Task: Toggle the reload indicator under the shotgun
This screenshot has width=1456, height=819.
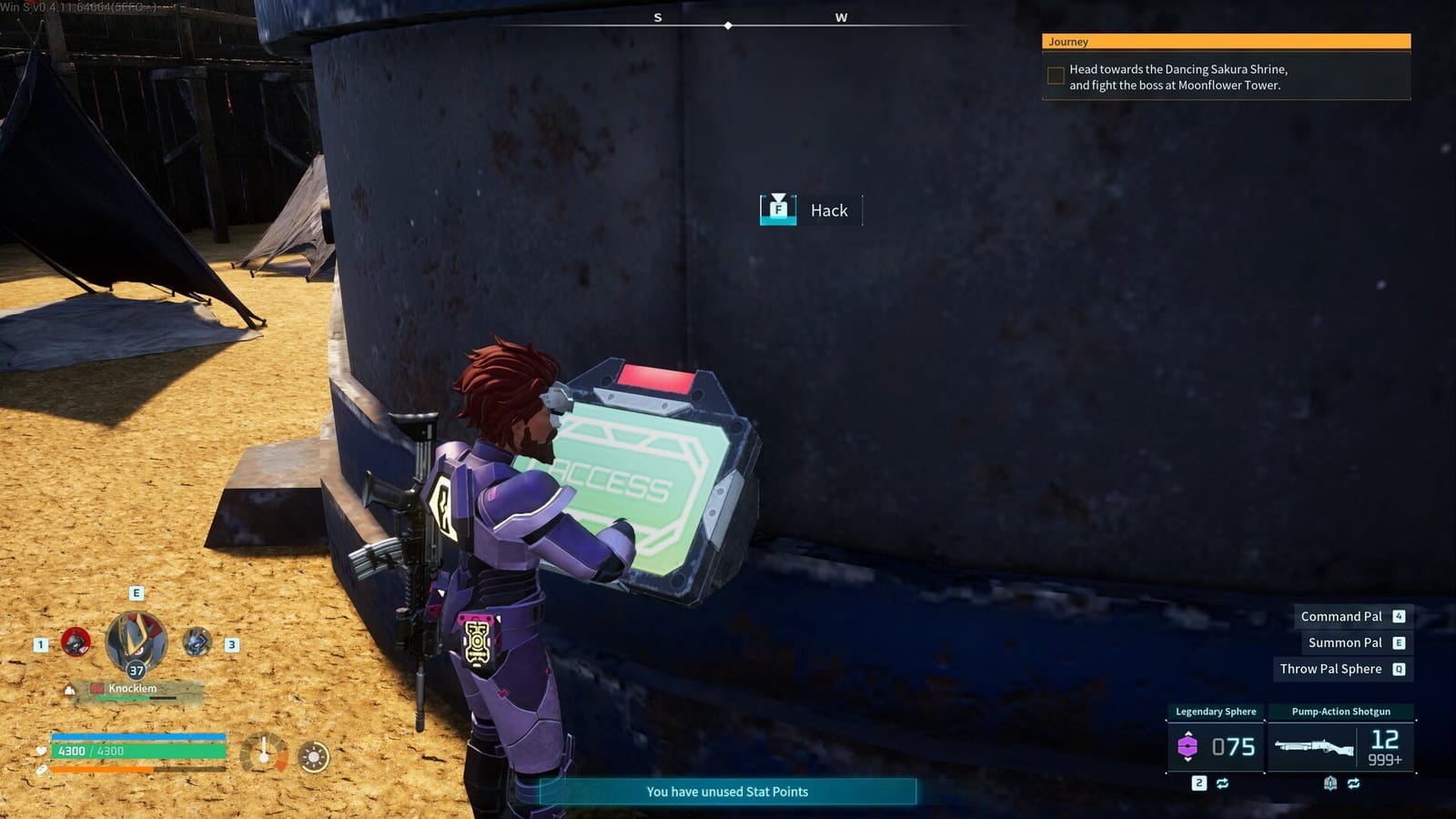Action: click(x=1331, y=784)
